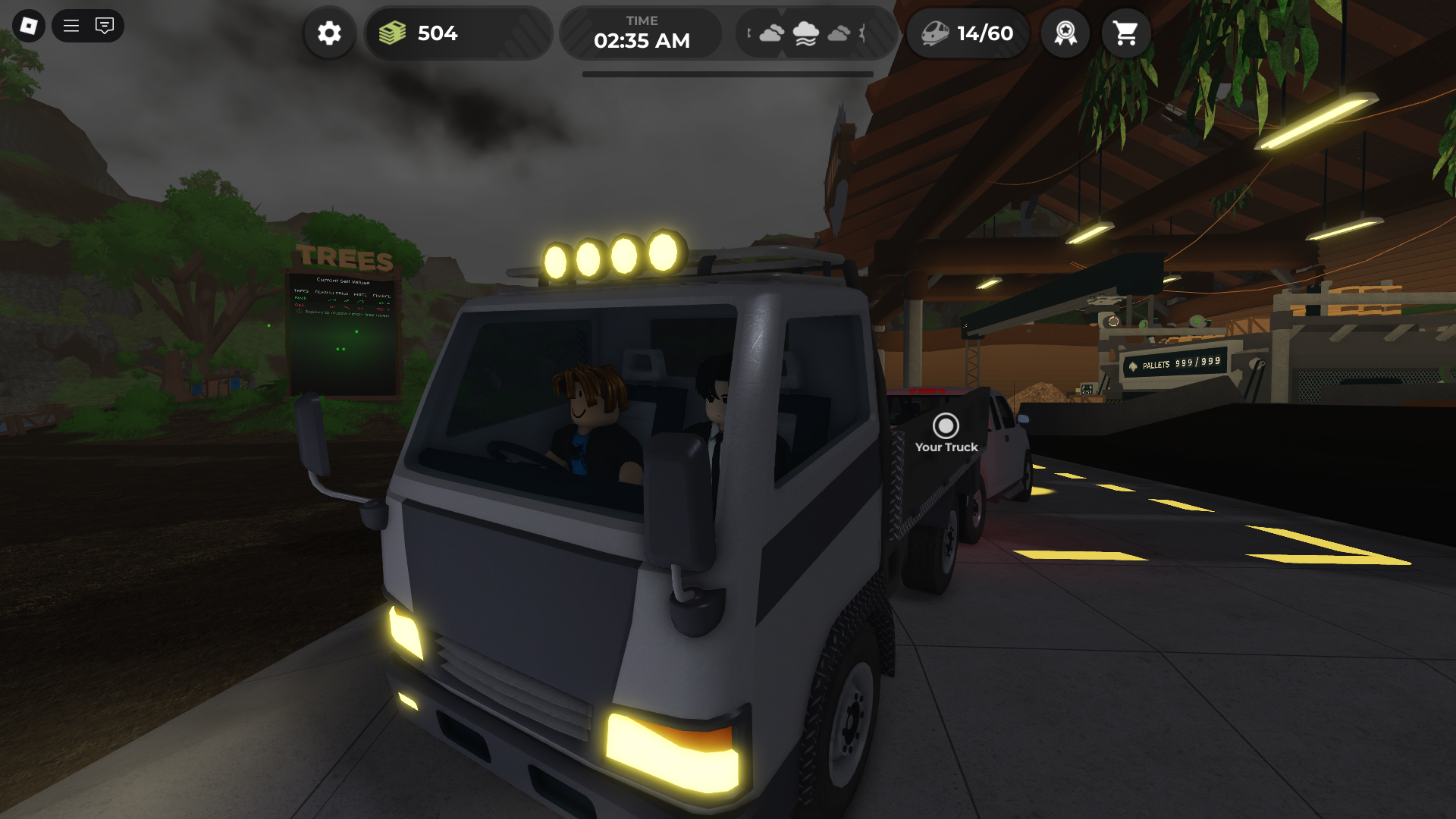Image resolution: width=1456 pixels, height=819 pixels.
Task: Click the cash balance panel
Action: 457,33
